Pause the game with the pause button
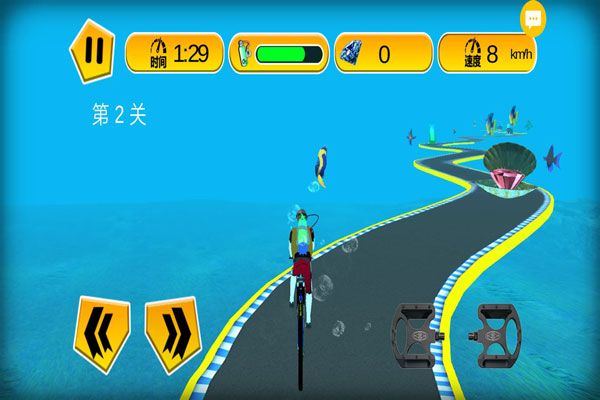Image resolution: width=600 pixels, height=400 pixels. [91, 50]
